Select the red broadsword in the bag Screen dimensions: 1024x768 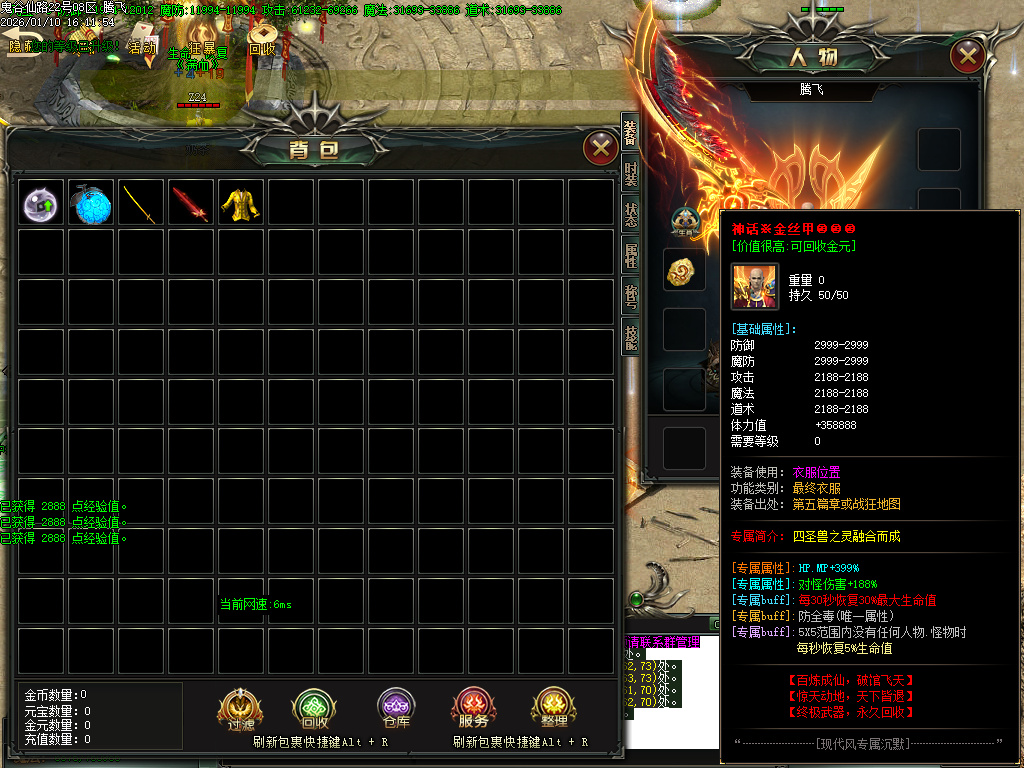tap(192, 204)
